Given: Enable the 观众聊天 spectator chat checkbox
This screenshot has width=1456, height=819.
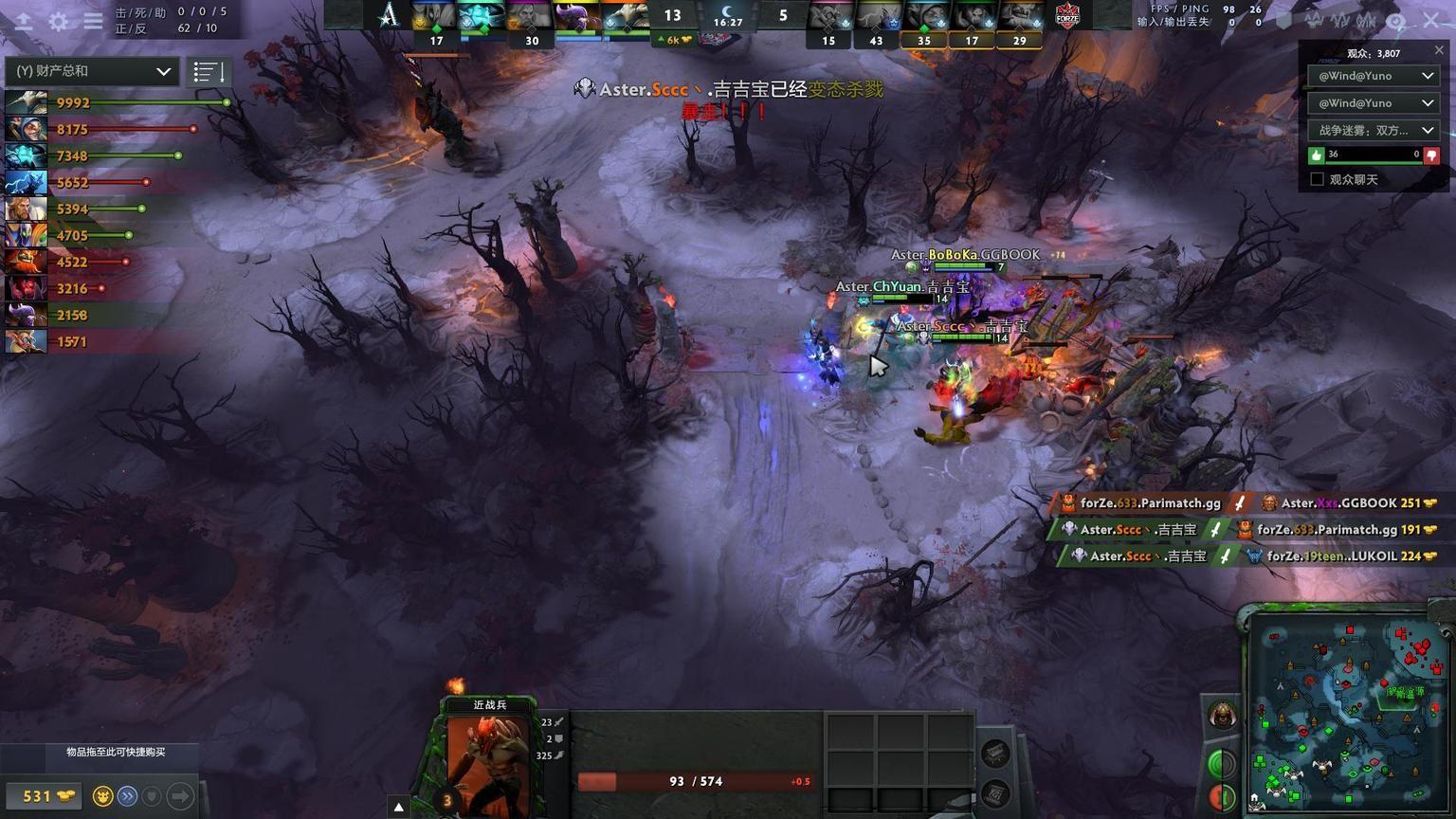Looking at the screenshot, I should click(x=1317, y=179).
